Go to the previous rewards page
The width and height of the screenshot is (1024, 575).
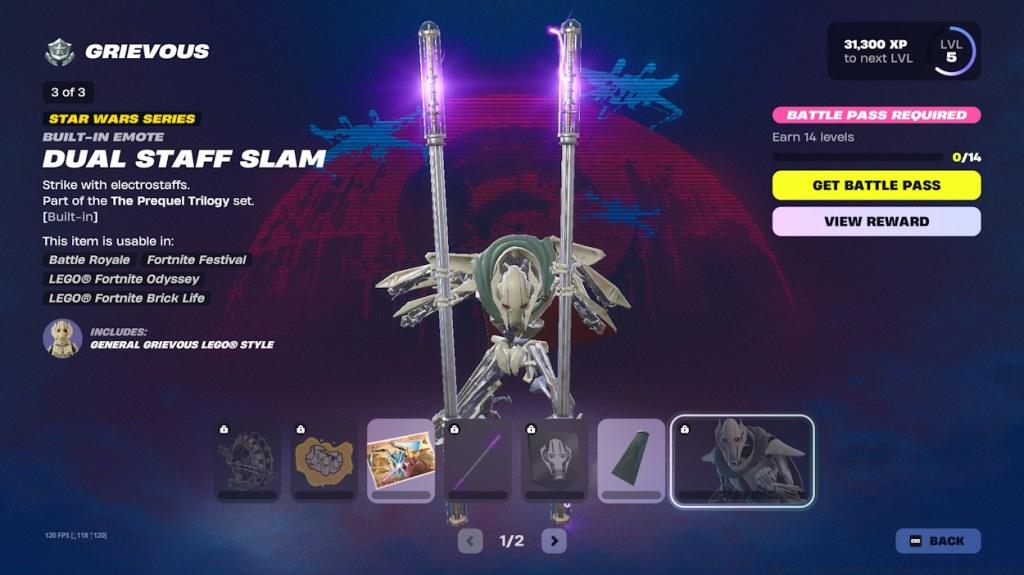pyautogui.click(x=470, y=541)
